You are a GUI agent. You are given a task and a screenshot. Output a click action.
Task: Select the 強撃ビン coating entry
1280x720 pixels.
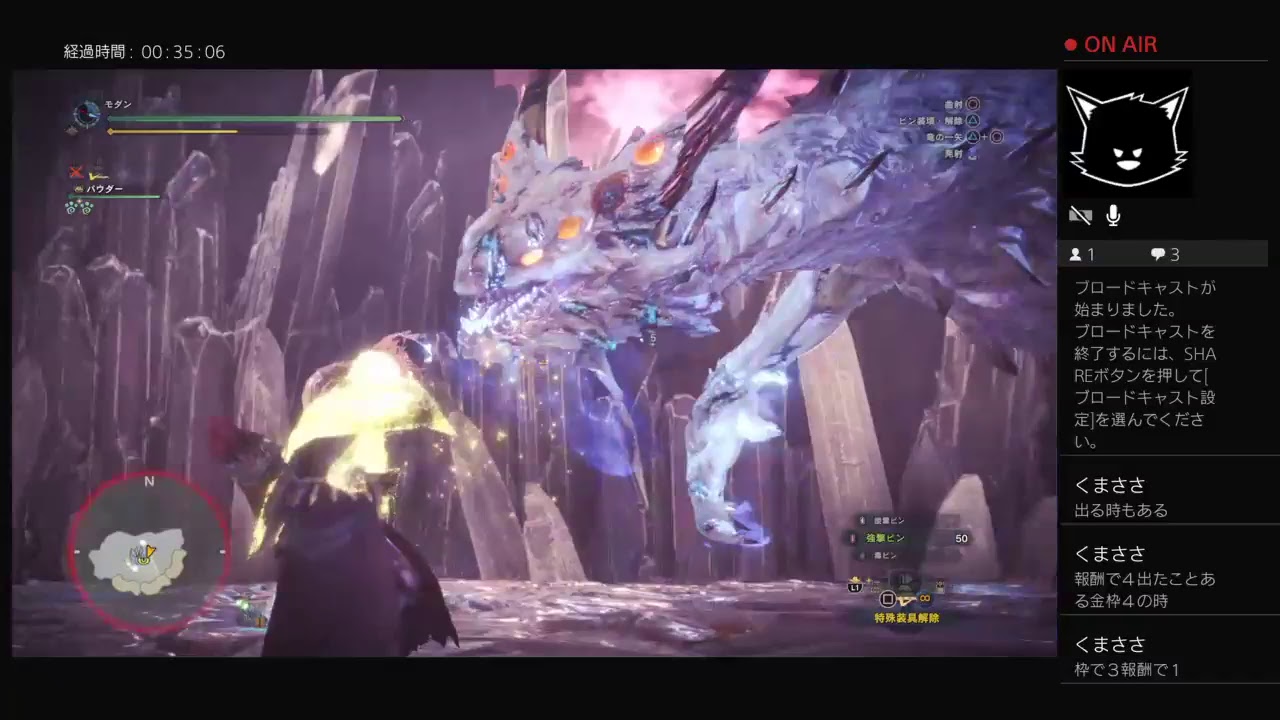pyautogui.click(x=886, y=538)
